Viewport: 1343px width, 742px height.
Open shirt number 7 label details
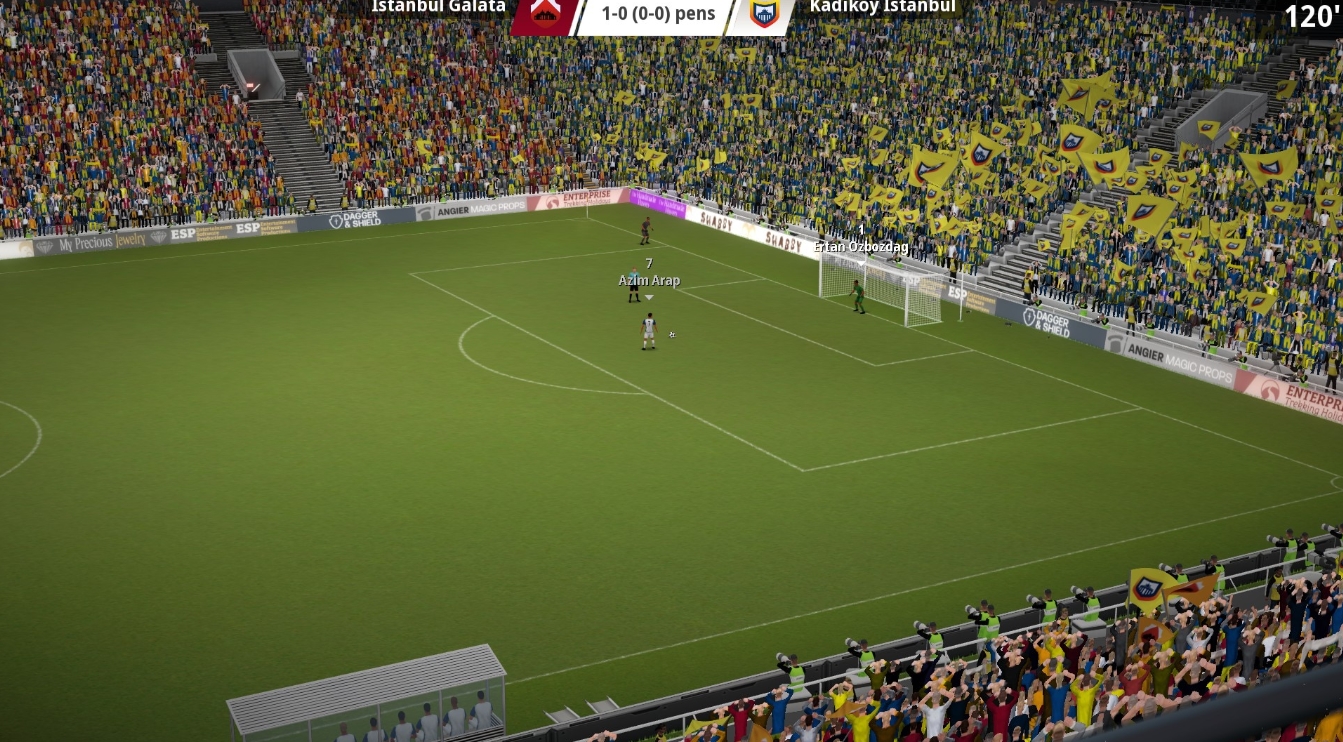[648, 265]
